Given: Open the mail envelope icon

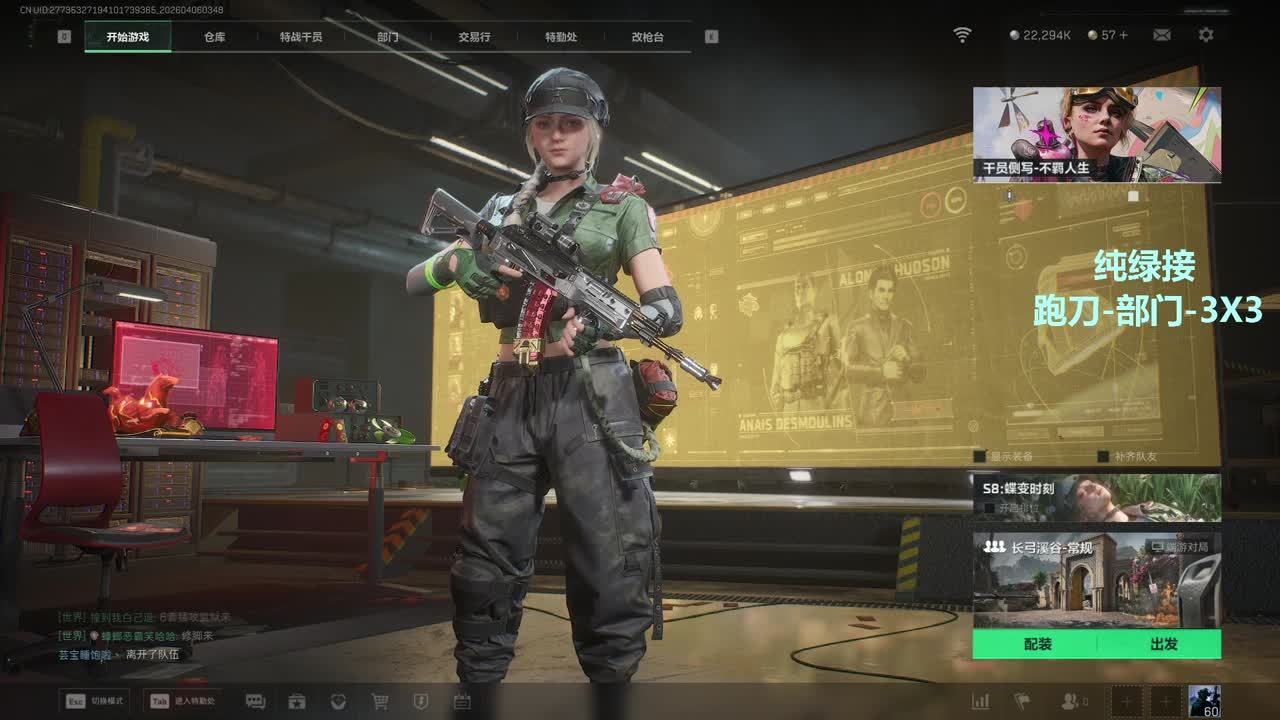Looking at the screenshot, I should pyautogui.click(x=1162, y=35).
